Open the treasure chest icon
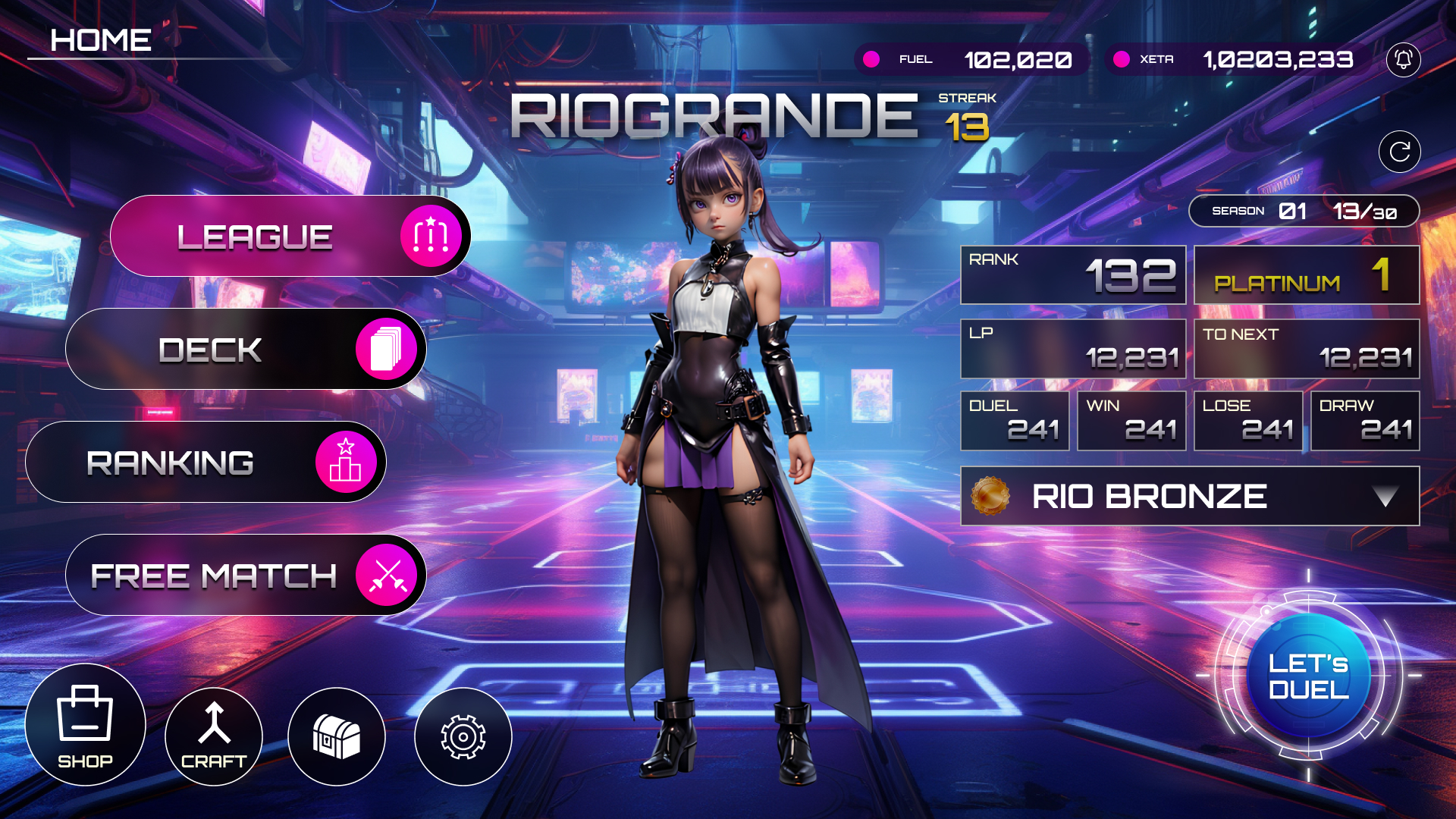 pos(337,736)
